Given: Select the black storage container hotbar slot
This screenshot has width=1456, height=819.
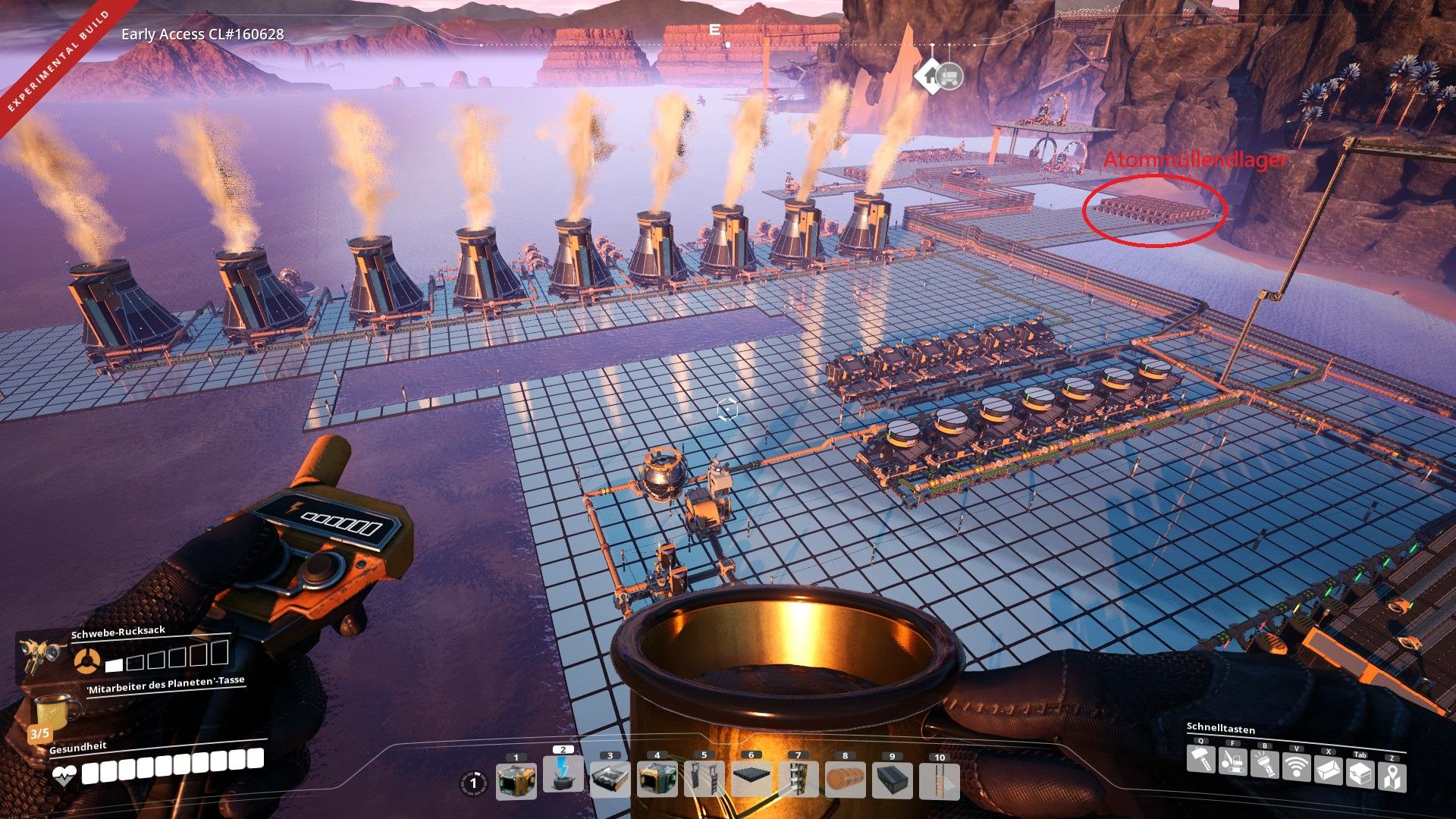Looking at the screenshot, I should tap(892, 780).
